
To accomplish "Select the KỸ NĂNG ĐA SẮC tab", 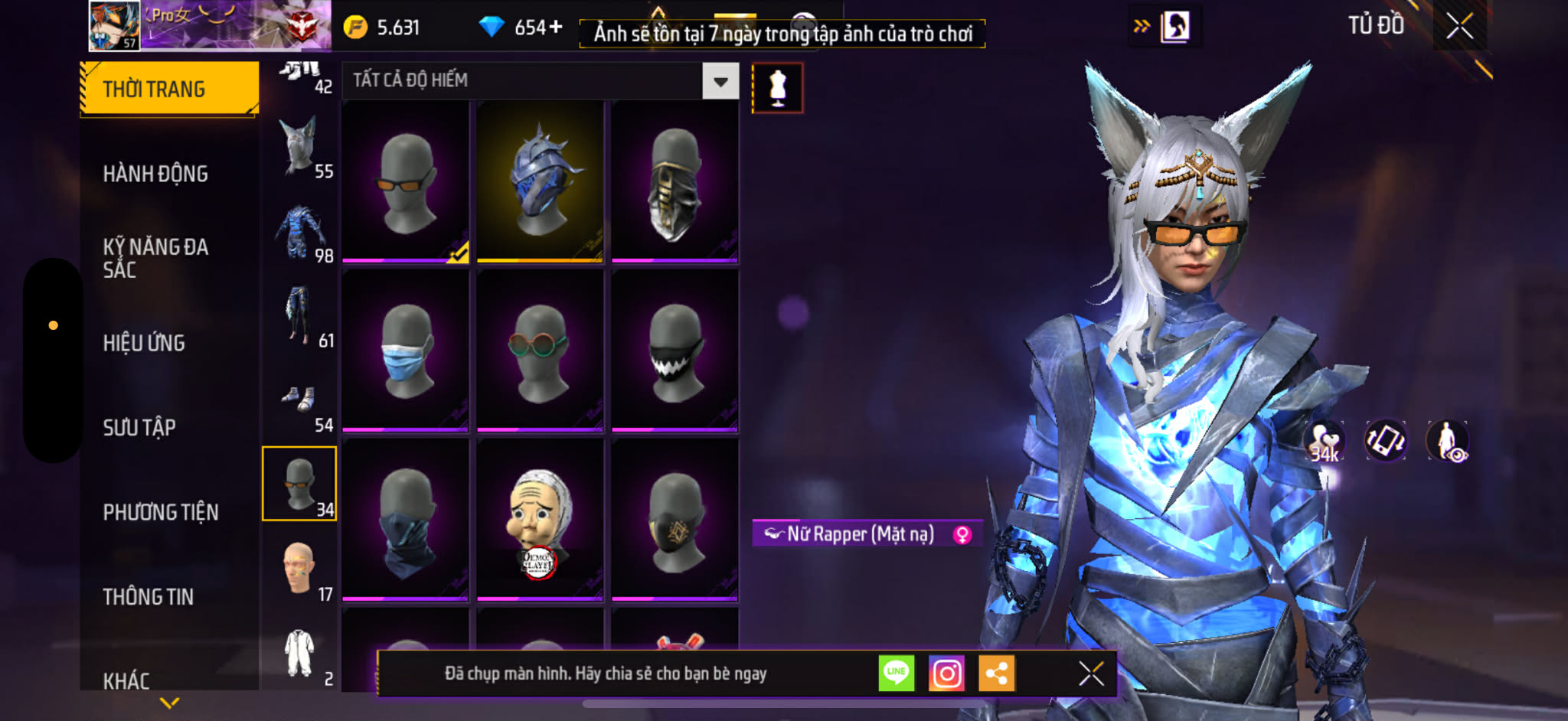I will pyautogui.click(x=155, y=258).
